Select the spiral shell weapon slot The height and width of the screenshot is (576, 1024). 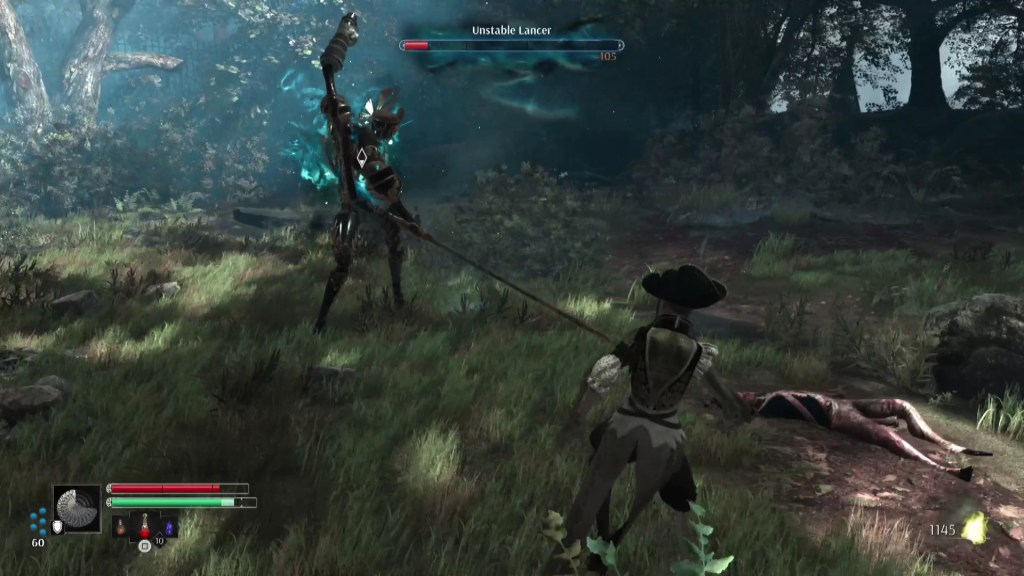tap(77, 509)
